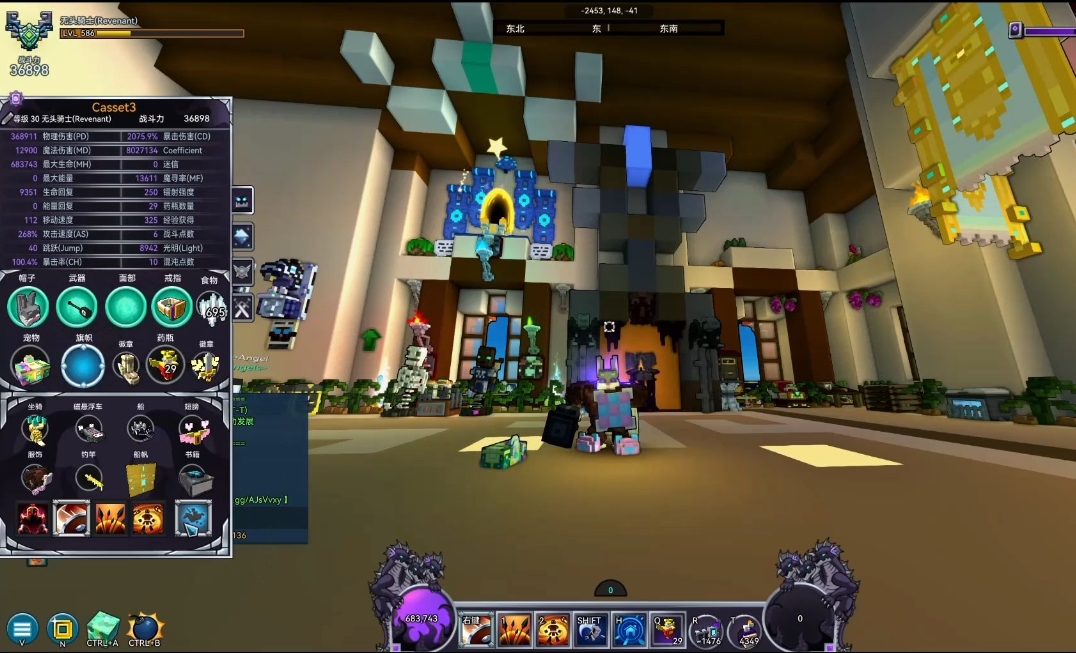1076x653 pixels.
Task: Use the flask item in the Q slot
Action: click(667, 629)
